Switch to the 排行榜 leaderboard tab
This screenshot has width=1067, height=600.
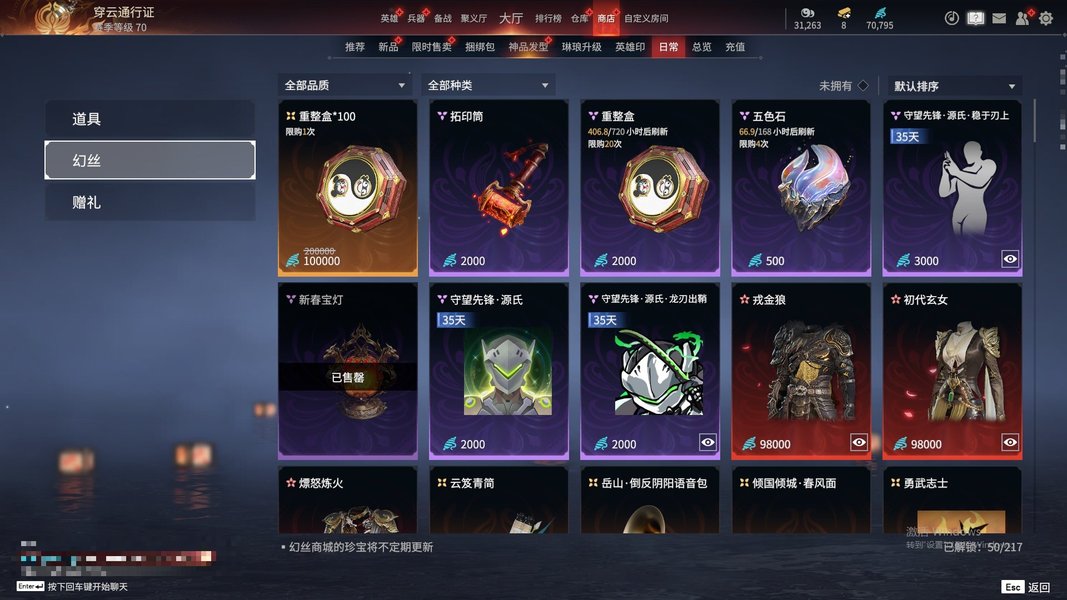click(x=548, y=19)
